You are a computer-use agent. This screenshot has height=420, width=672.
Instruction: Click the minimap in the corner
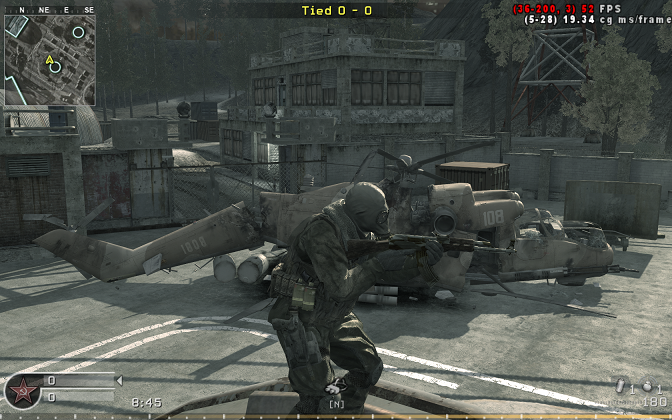tap(50, 60)
